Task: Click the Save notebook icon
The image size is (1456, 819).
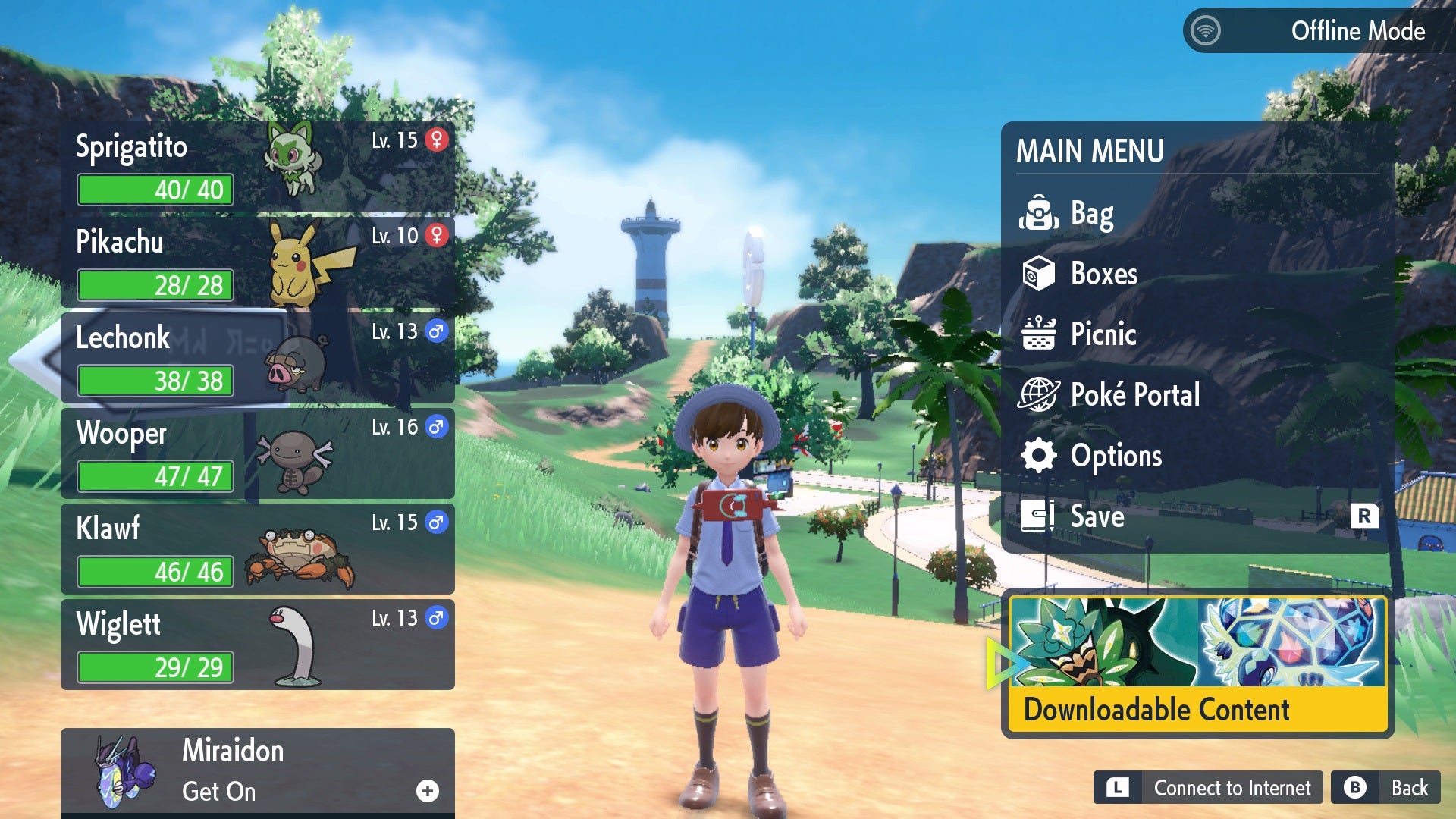Action: (1039, 516)
